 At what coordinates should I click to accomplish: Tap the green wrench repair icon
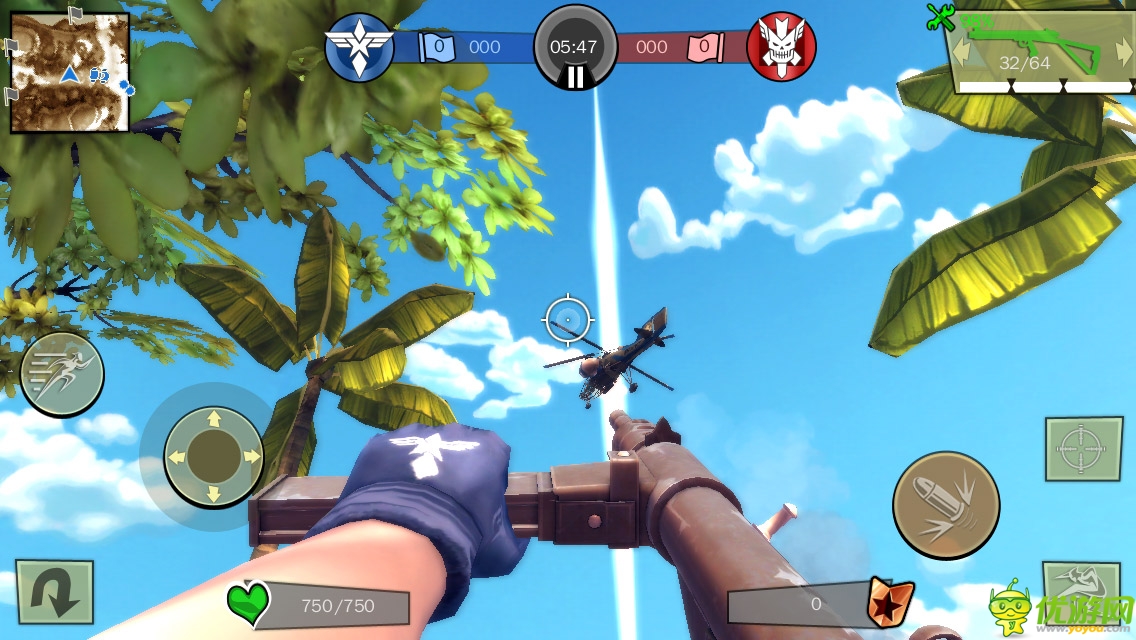click(940, 16)
